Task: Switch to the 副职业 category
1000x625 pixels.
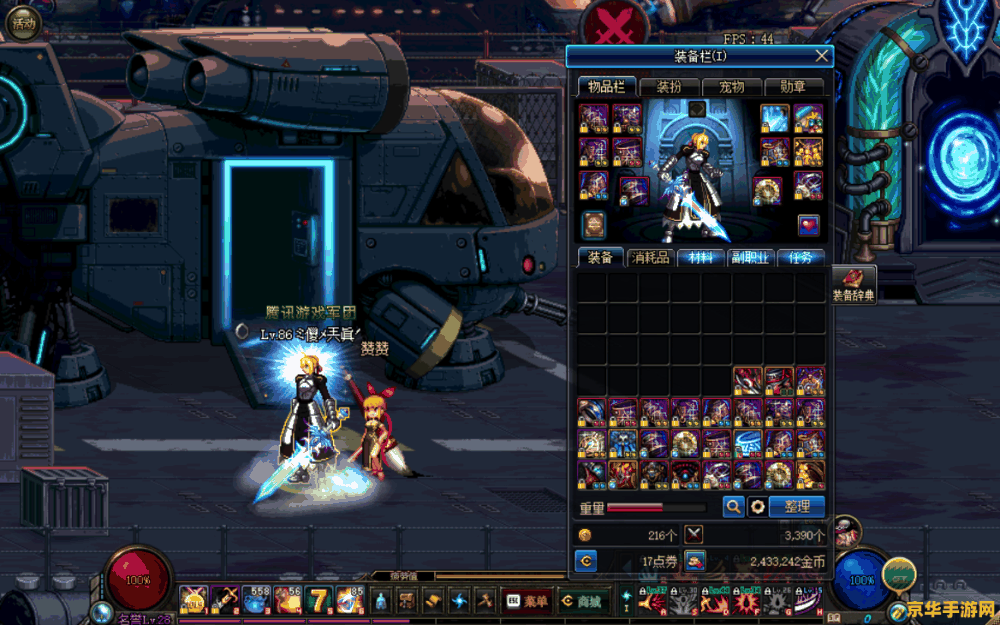Action: click(x=751, y=258)
